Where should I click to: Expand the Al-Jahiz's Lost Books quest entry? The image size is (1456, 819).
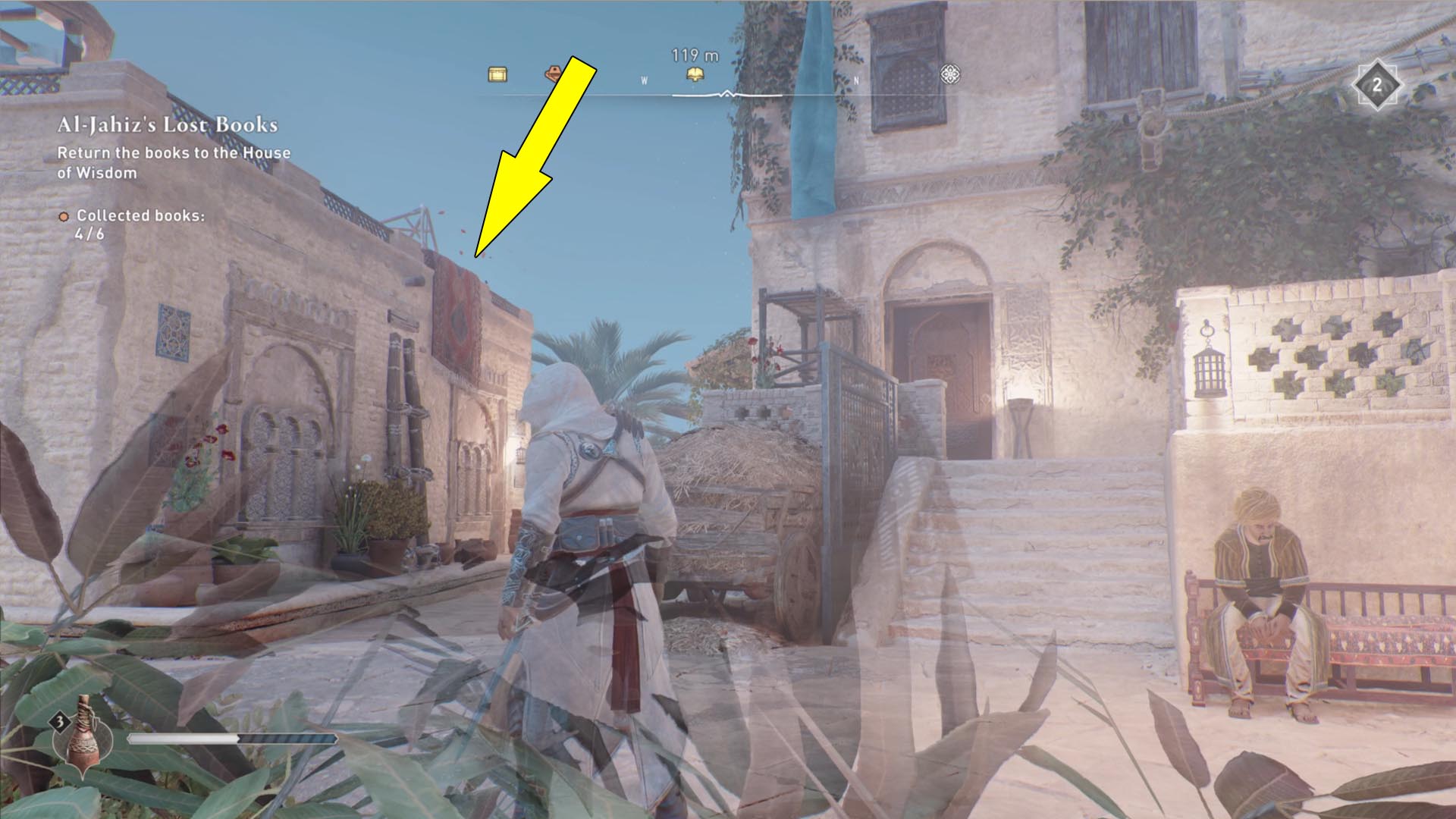pos(168,125)
